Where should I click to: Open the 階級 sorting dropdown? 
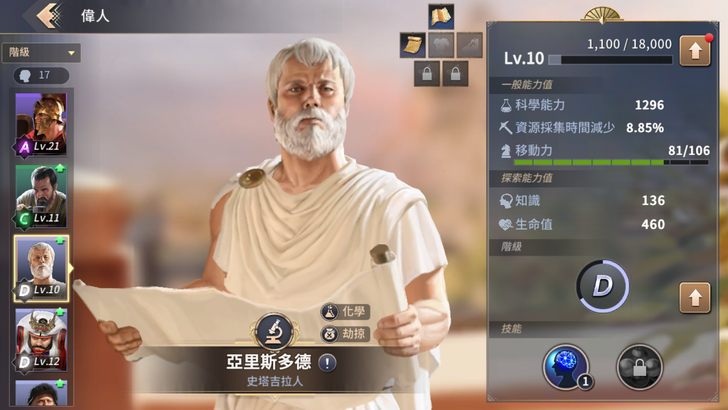pyautogui.click(x=41, y=53)
